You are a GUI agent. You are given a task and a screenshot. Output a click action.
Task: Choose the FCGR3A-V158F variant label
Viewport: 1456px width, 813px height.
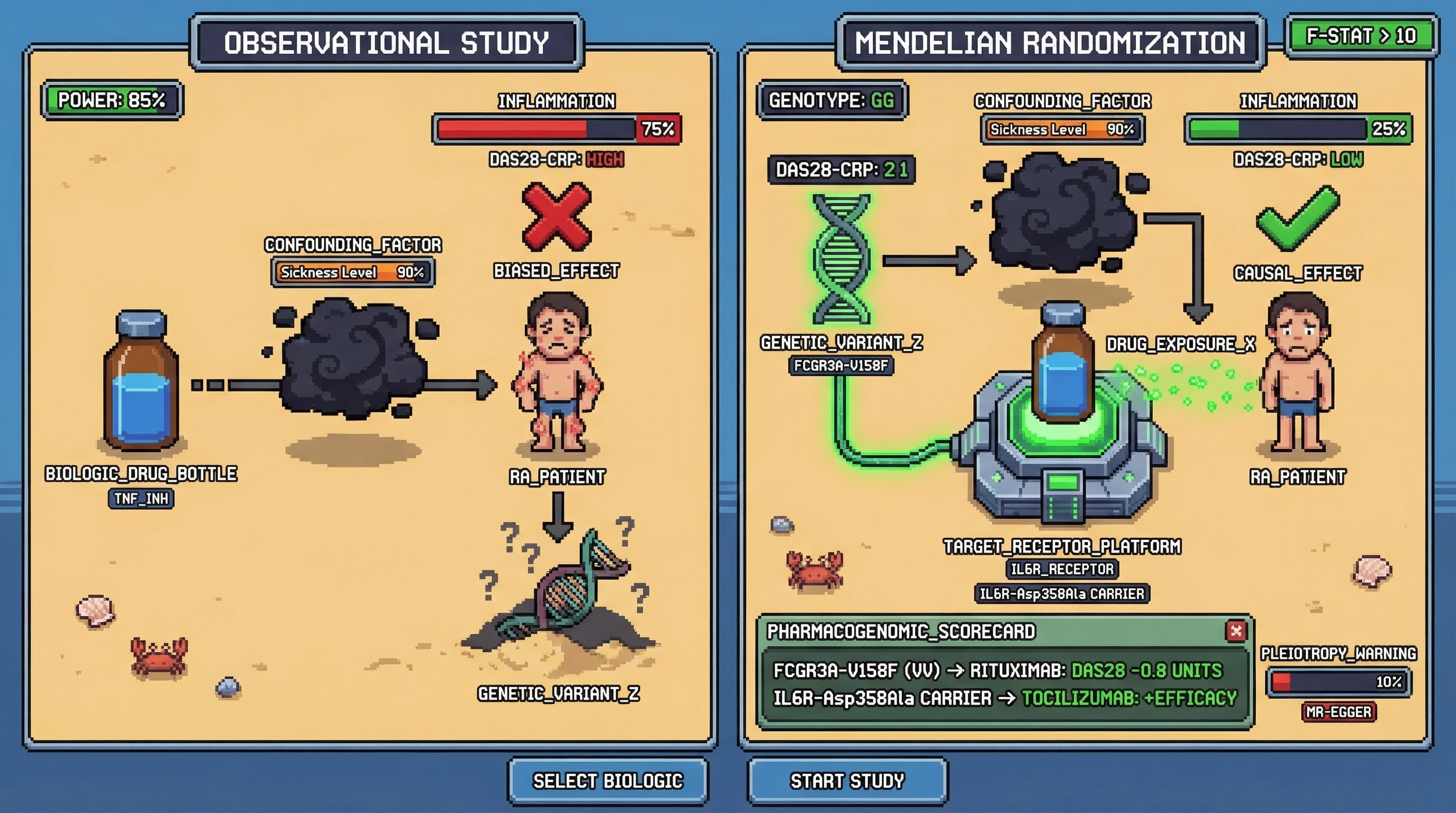pos(841,366)
